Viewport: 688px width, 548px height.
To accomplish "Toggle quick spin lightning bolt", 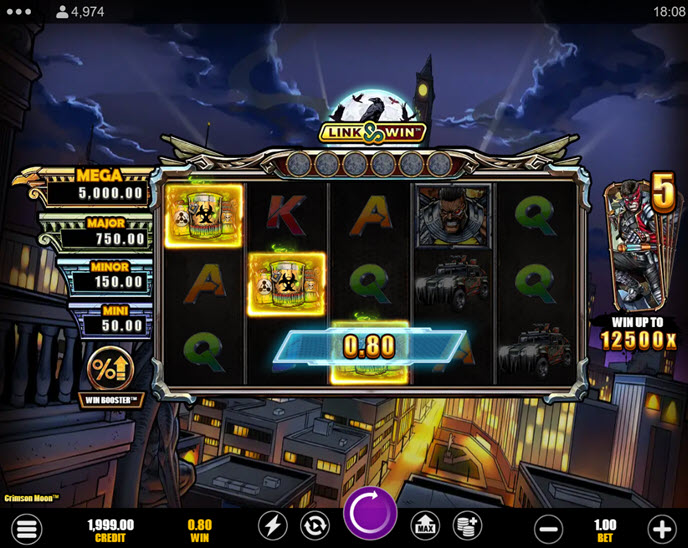I will 273,526.
